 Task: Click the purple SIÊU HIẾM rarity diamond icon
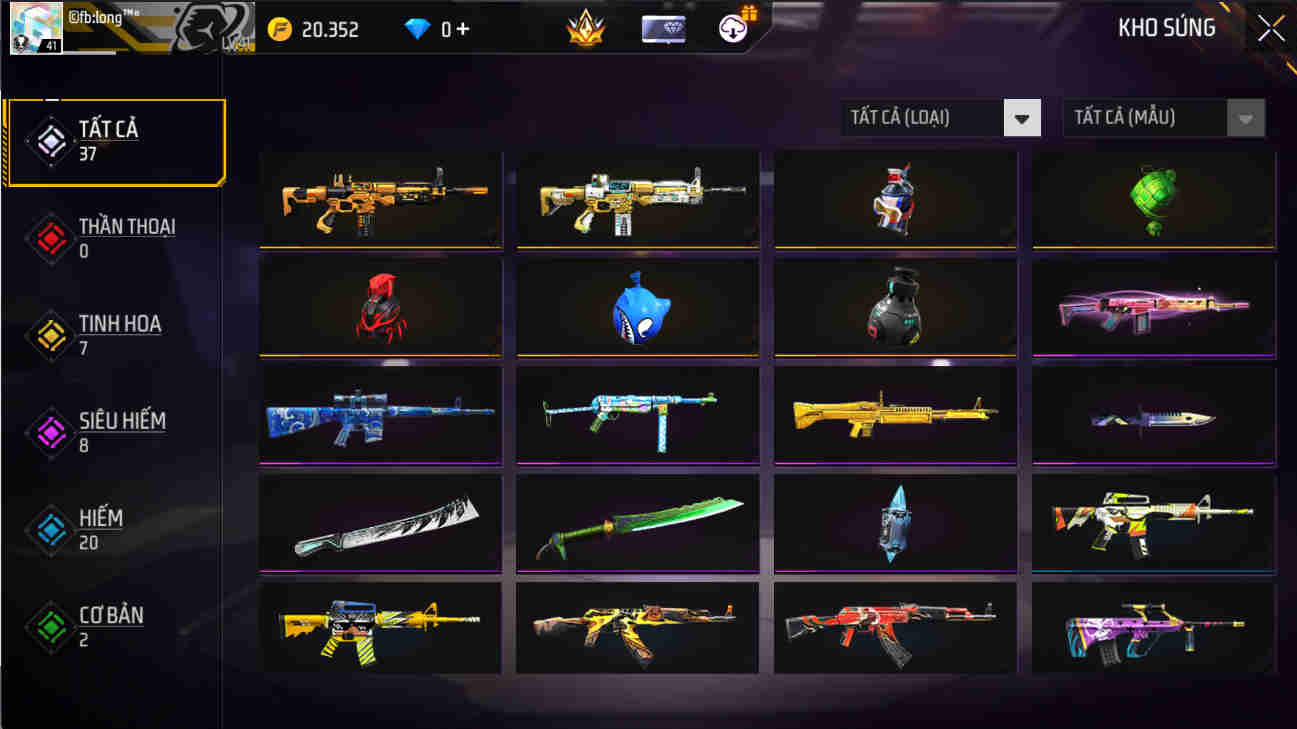point(49,432)
